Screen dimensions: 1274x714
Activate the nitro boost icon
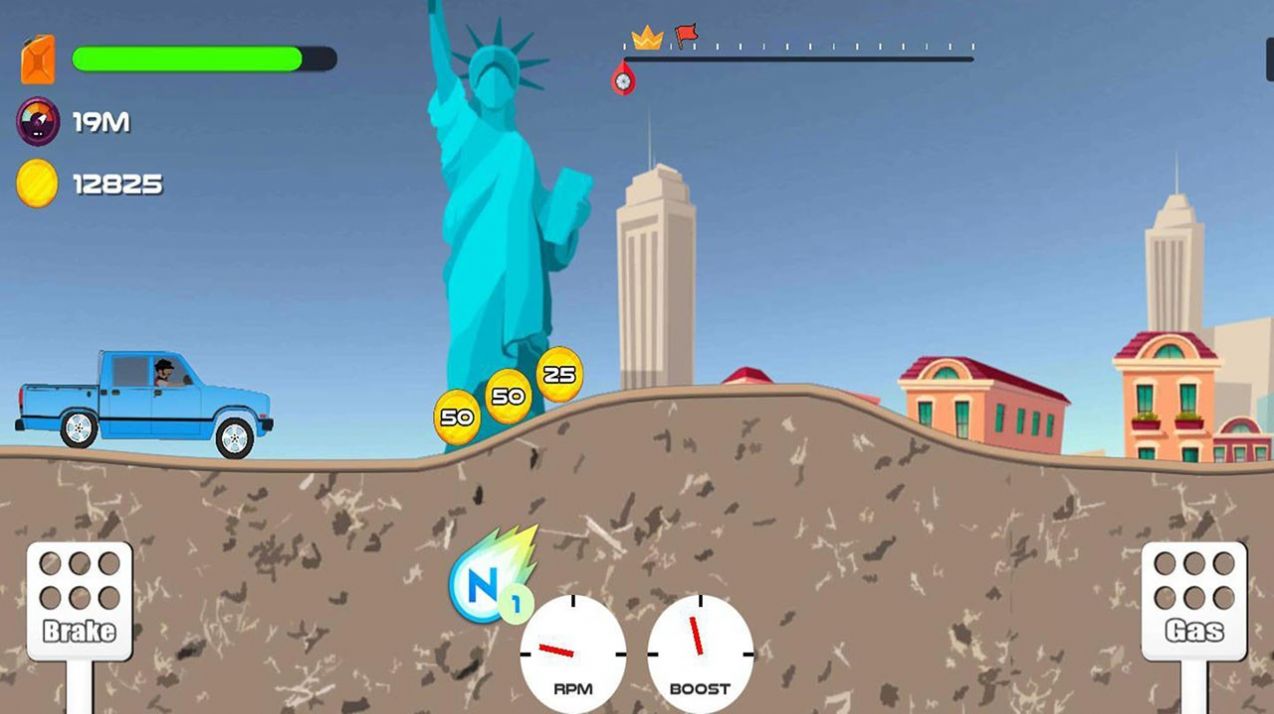pyautogui.click(x=485, y=581)
